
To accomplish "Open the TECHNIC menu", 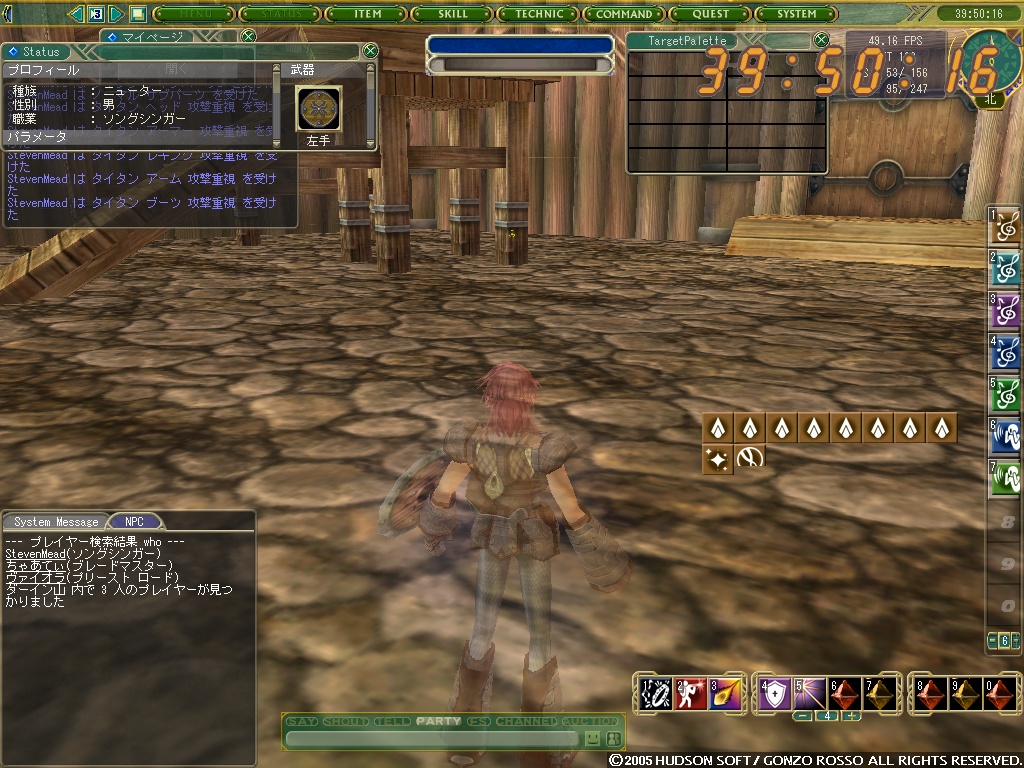I will (x=539, y=14).
